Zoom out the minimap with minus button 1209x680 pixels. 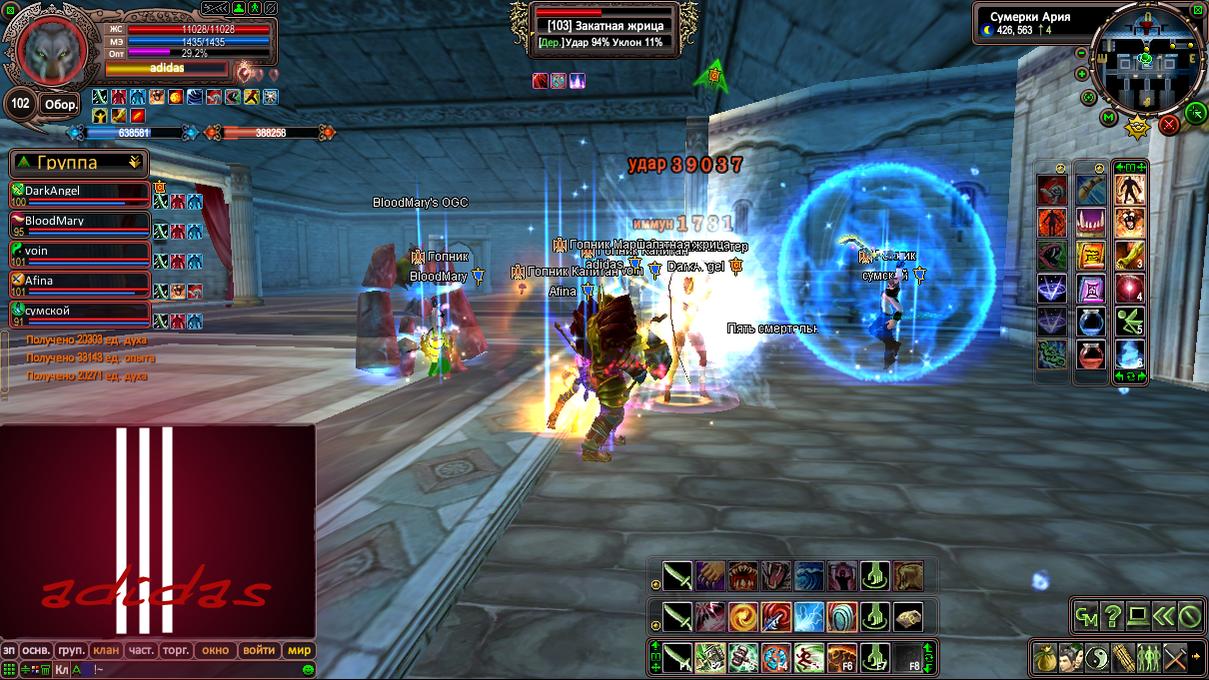[1080, 53]
